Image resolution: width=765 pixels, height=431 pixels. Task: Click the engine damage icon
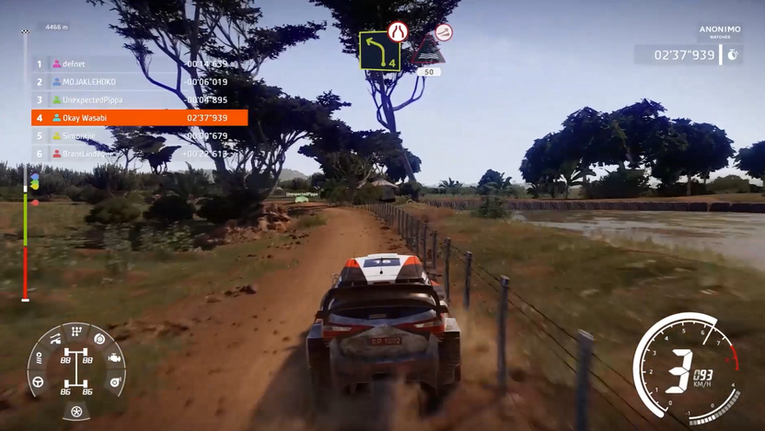(x=114, y=358)
